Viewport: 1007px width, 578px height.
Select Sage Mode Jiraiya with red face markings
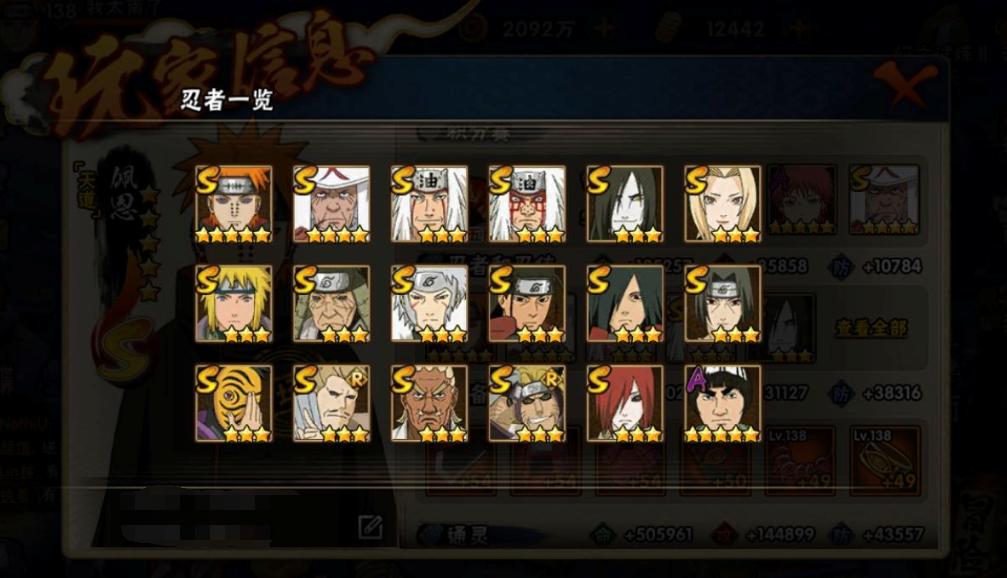pos(527,203)
